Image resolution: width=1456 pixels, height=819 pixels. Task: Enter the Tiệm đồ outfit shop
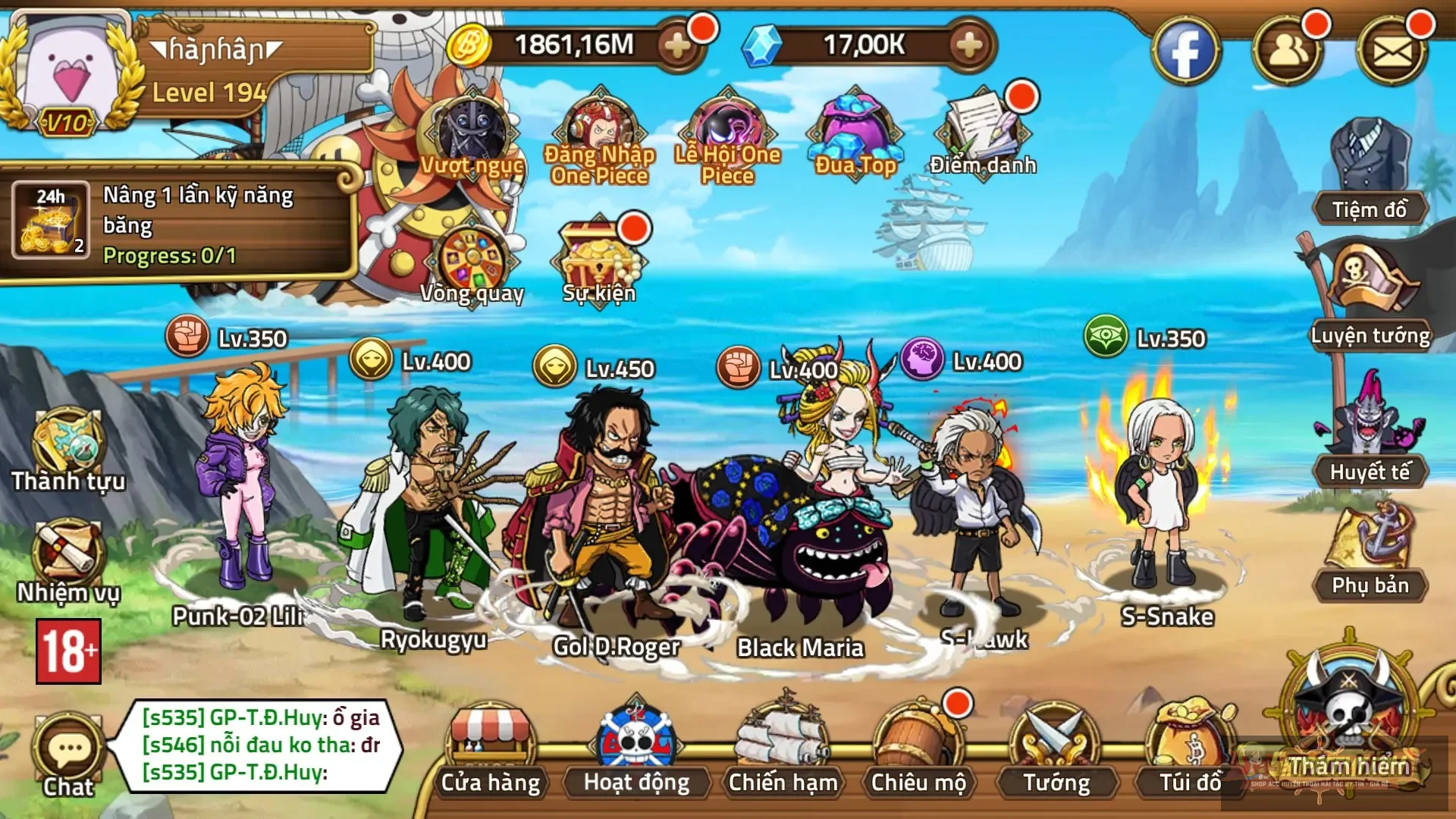click(x=1370, y=174)
